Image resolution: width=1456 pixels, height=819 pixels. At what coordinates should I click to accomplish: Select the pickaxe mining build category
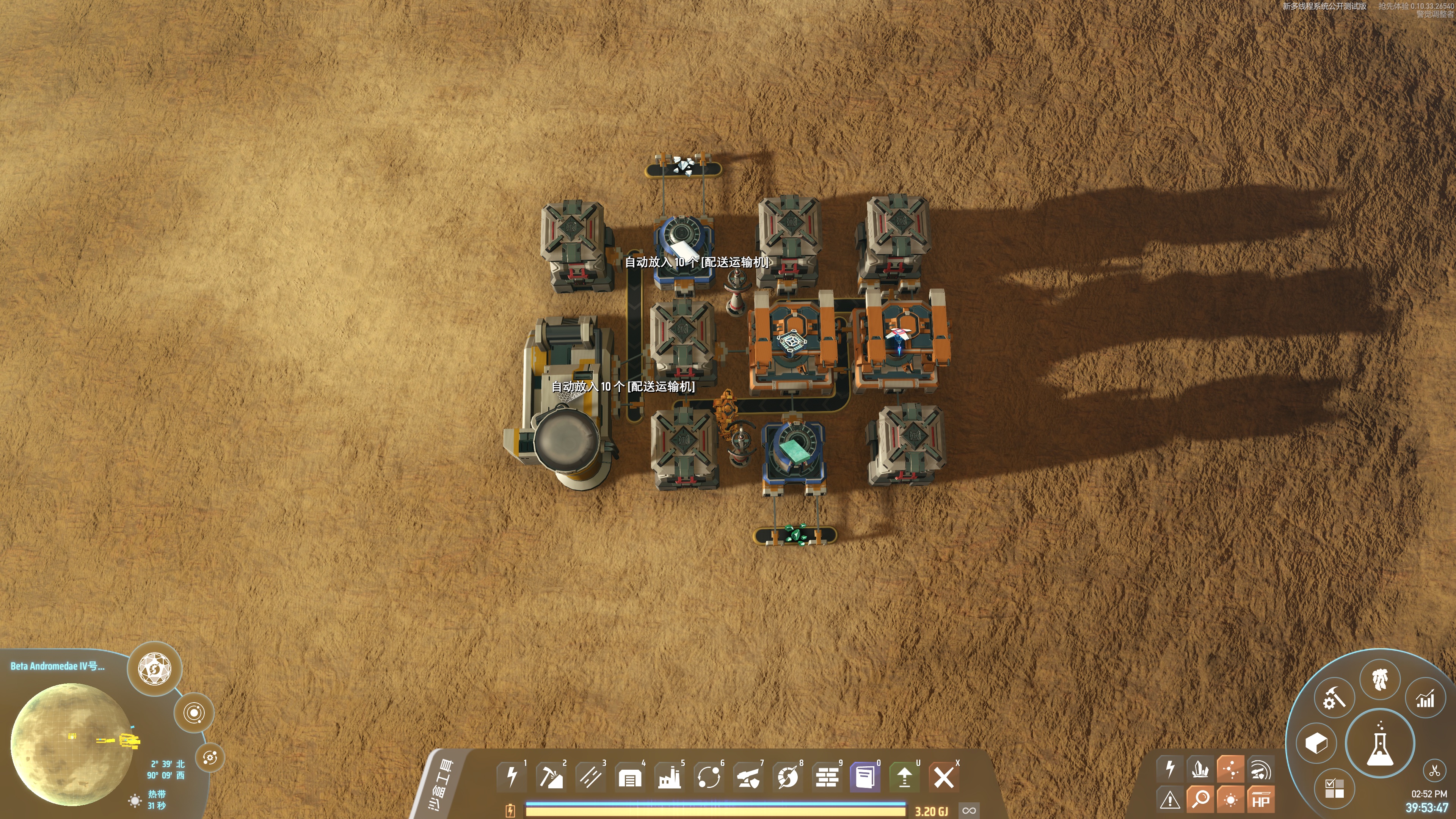[551, 777]
